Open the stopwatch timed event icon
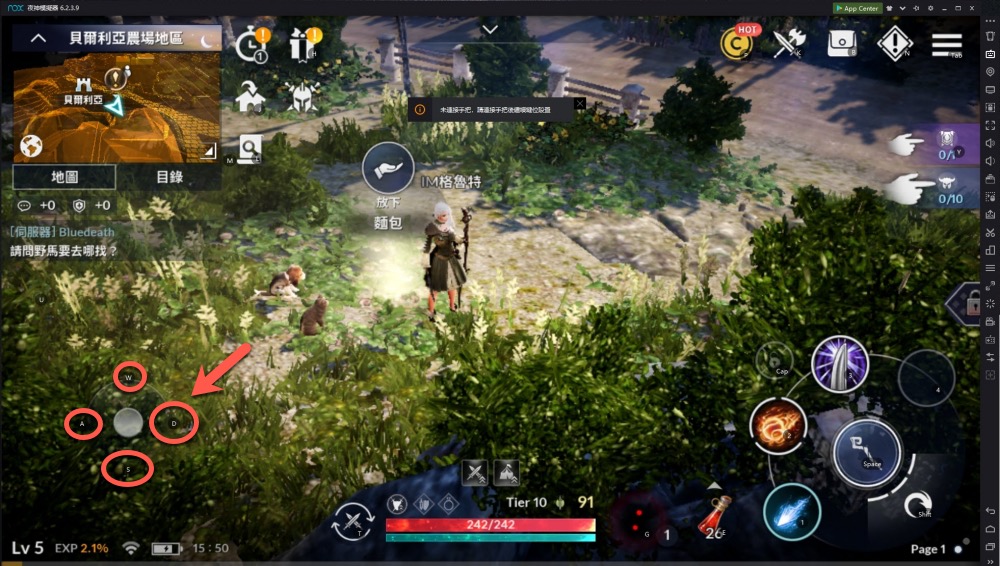Image resolution: width=1000 pixels, height=566 pixels. (249, 44)
